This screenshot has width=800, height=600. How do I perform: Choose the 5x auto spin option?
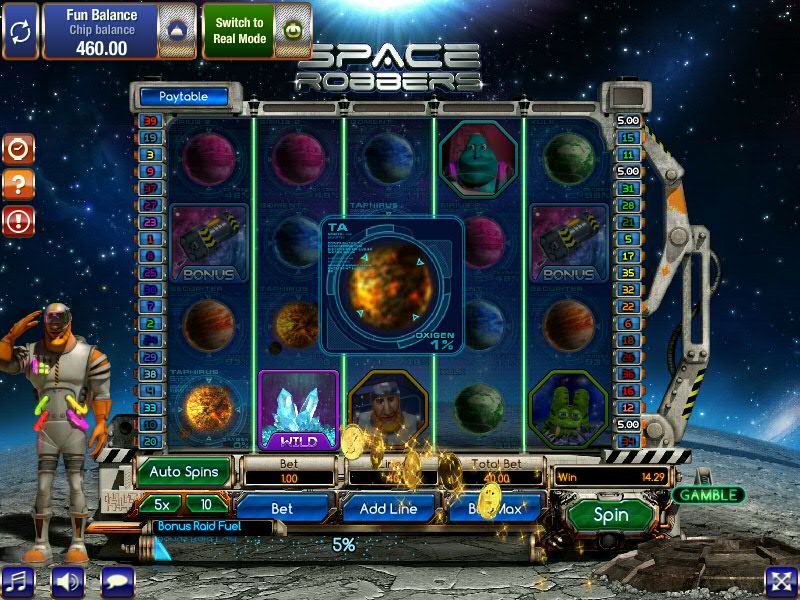tap(159, 504)
